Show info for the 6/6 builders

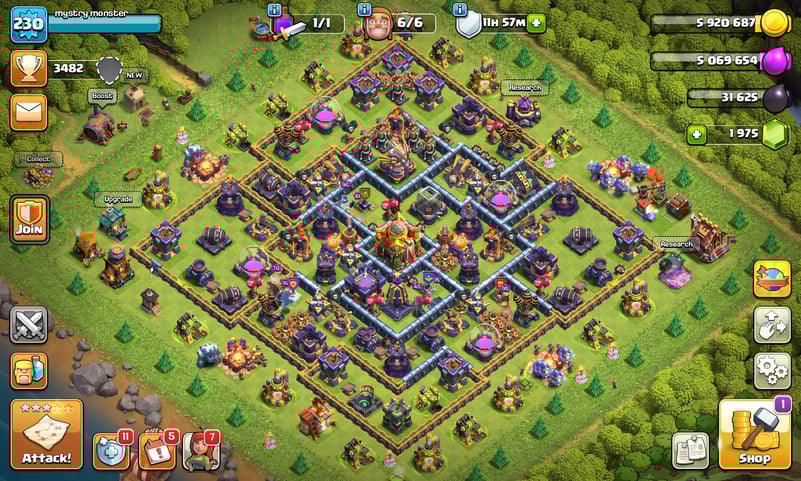tap(366, 9)
